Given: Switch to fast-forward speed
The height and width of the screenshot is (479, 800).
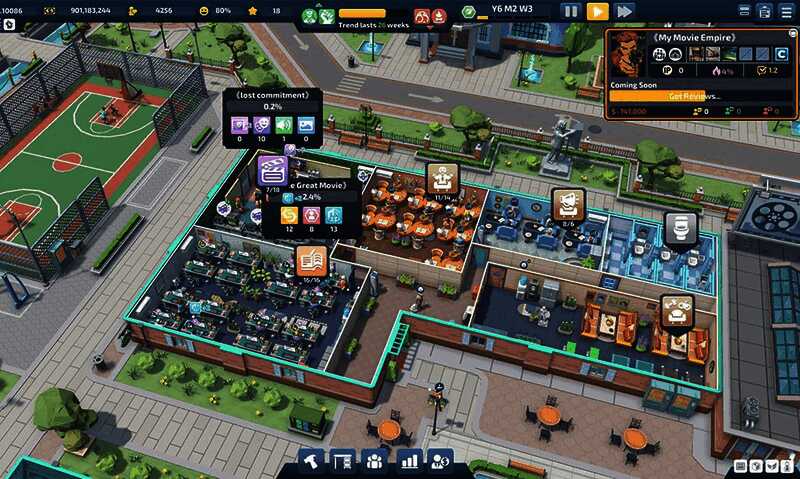Looking at the screenshot, I should tap(624, 11).
